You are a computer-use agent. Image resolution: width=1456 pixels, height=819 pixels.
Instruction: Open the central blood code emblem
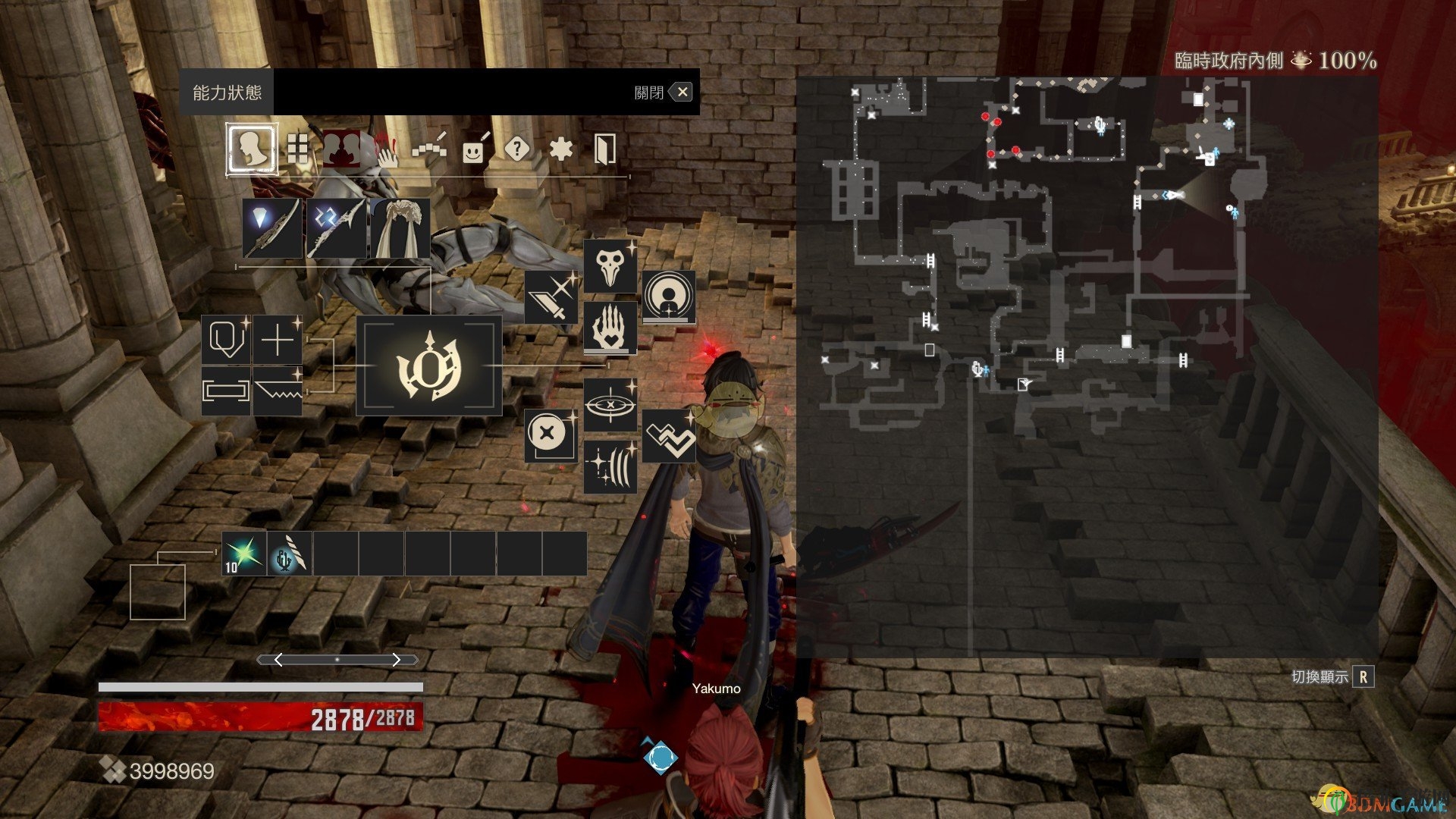pos(428,366)
